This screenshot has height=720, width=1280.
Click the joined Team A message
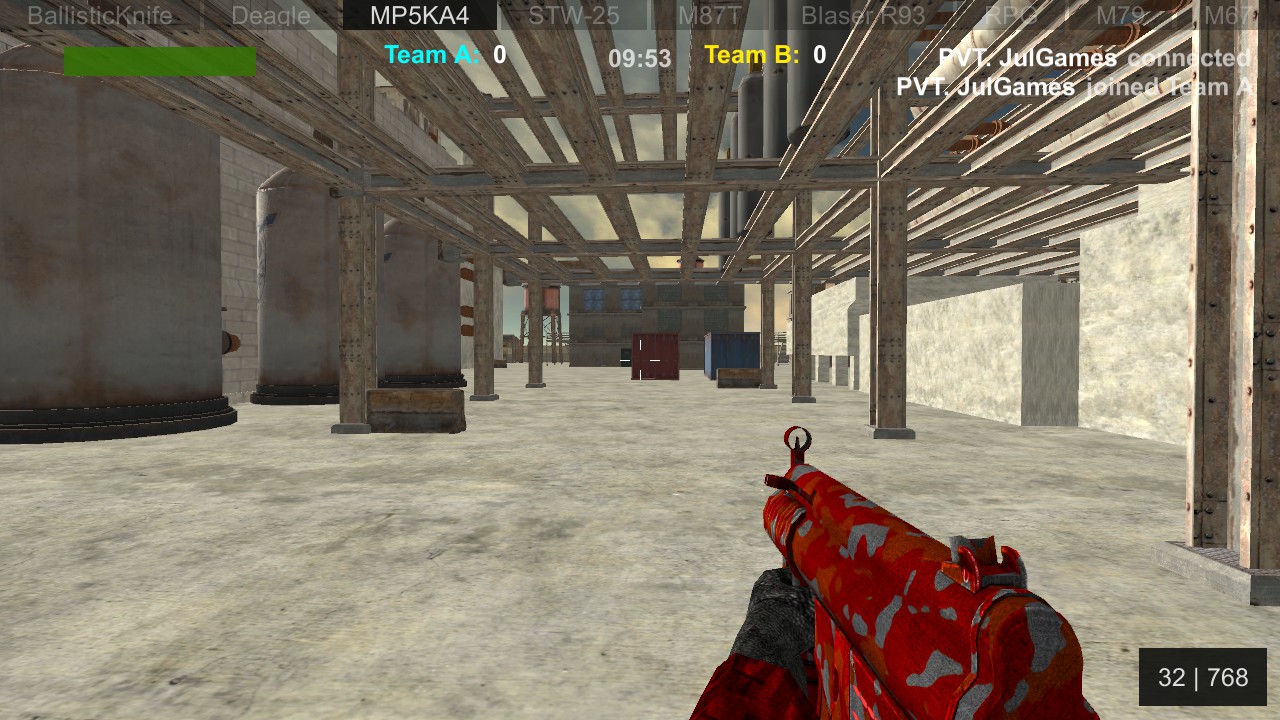pos(1077,88)
